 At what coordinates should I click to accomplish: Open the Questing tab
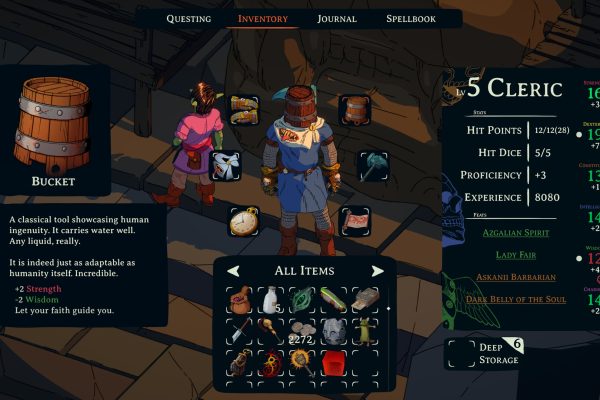(189, 18)
